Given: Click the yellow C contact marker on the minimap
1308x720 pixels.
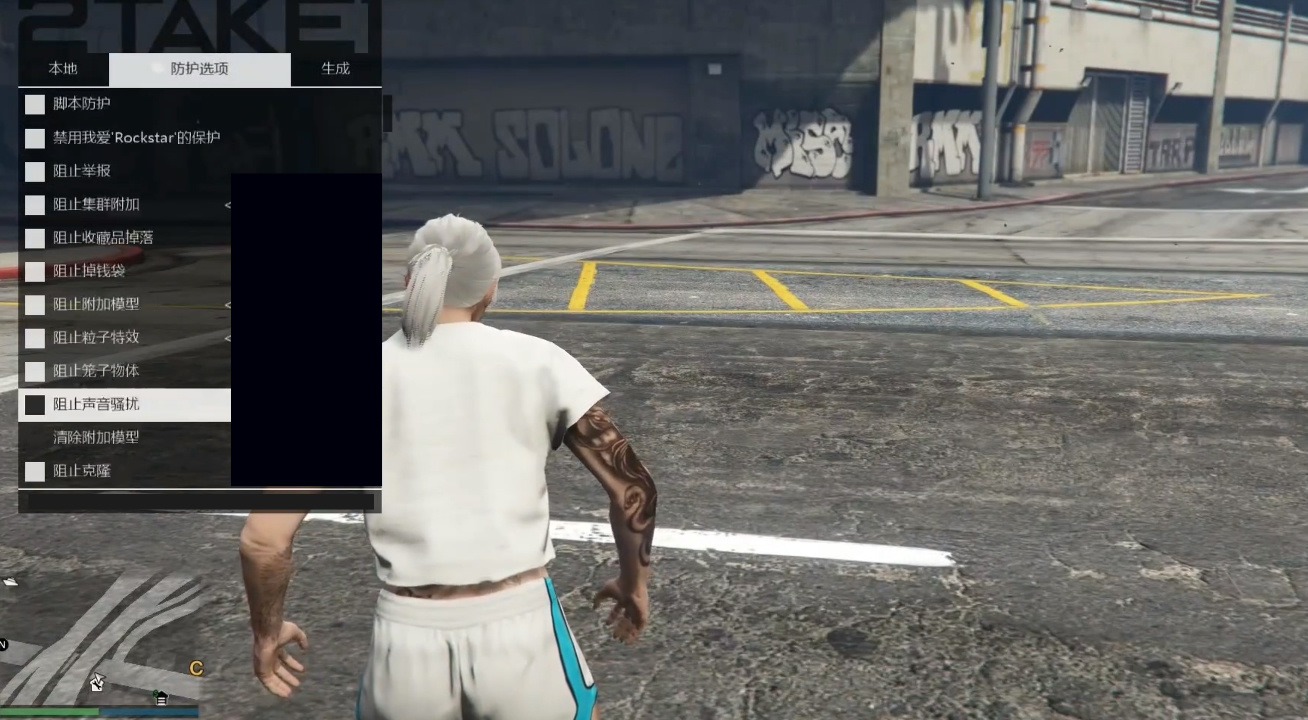Looking at the screenshot, I should (x=197, y=667).
